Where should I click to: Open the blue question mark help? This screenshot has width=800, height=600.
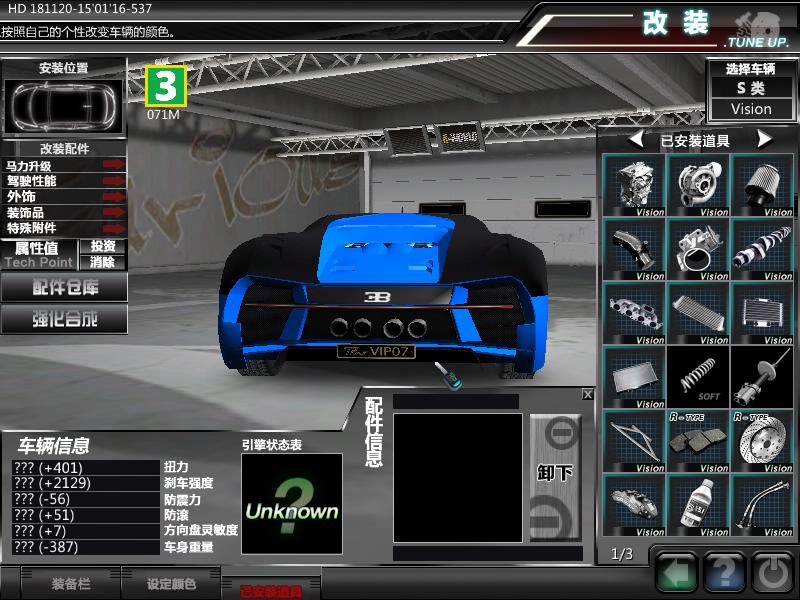pos(724,573)
